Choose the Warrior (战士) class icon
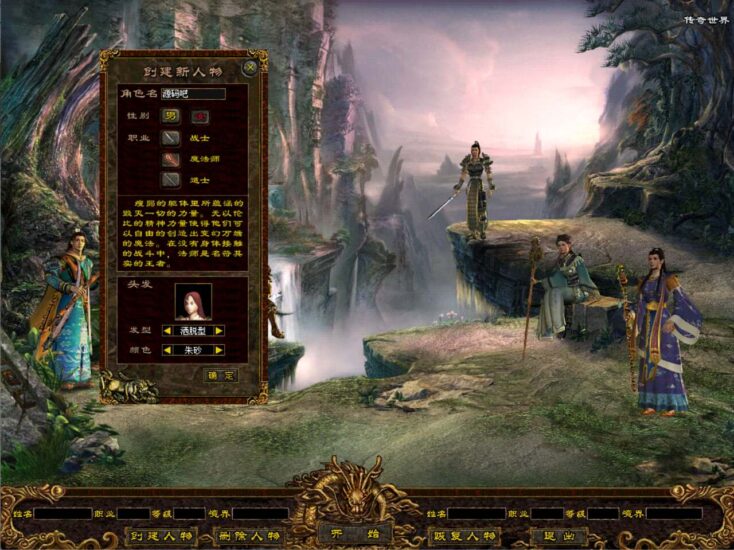The height and width of the screenshot is (550, 734). point(171,138)
